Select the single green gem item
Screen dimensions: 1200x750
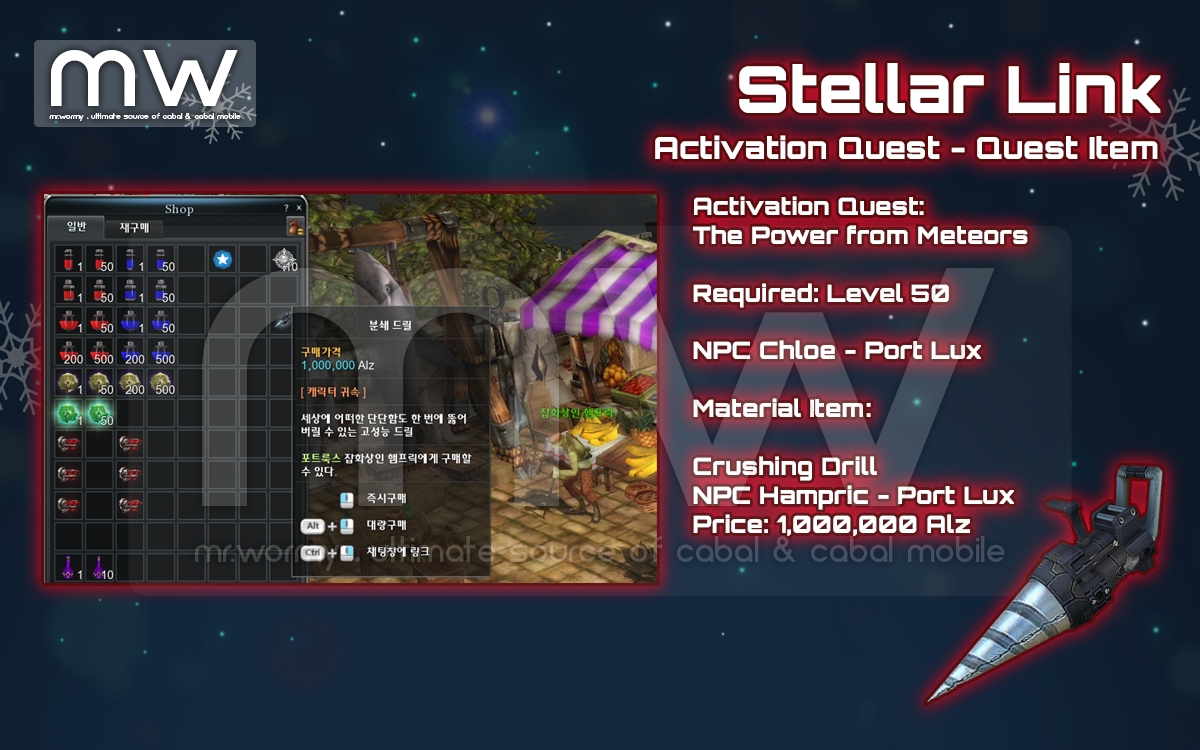coord(69,414)
